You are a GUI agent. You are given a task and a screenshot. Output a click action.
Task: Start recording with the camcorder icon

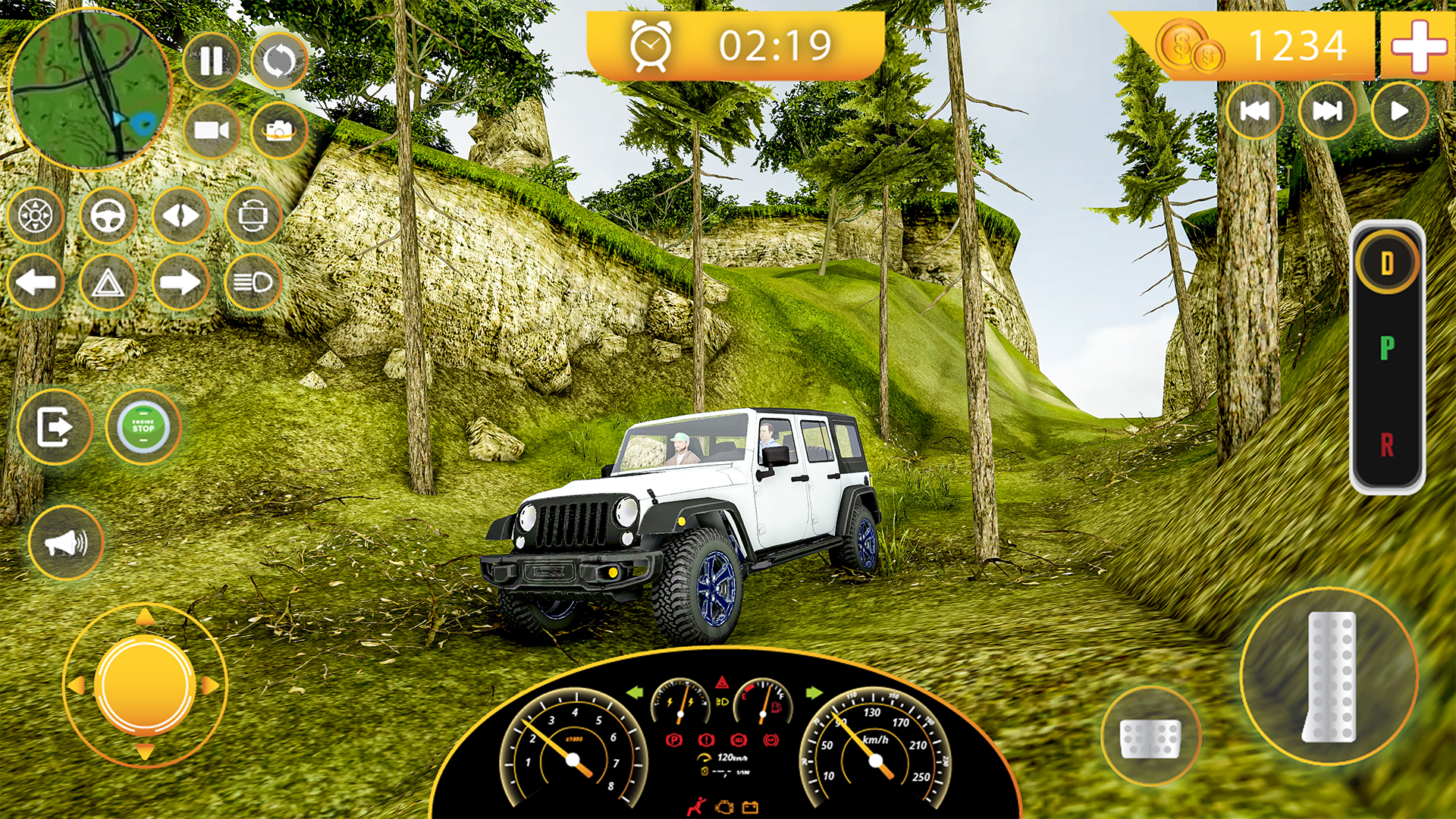[x=213, y=130]
